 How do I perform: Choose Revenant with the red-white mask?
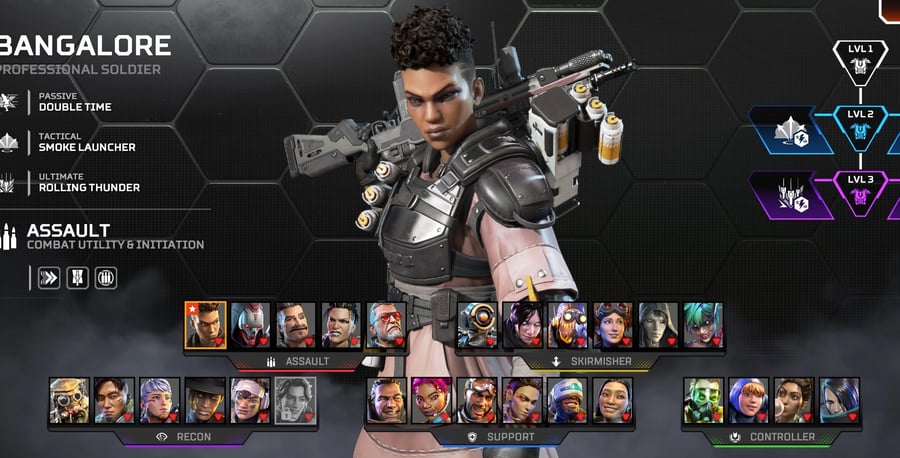click(251, 325)
